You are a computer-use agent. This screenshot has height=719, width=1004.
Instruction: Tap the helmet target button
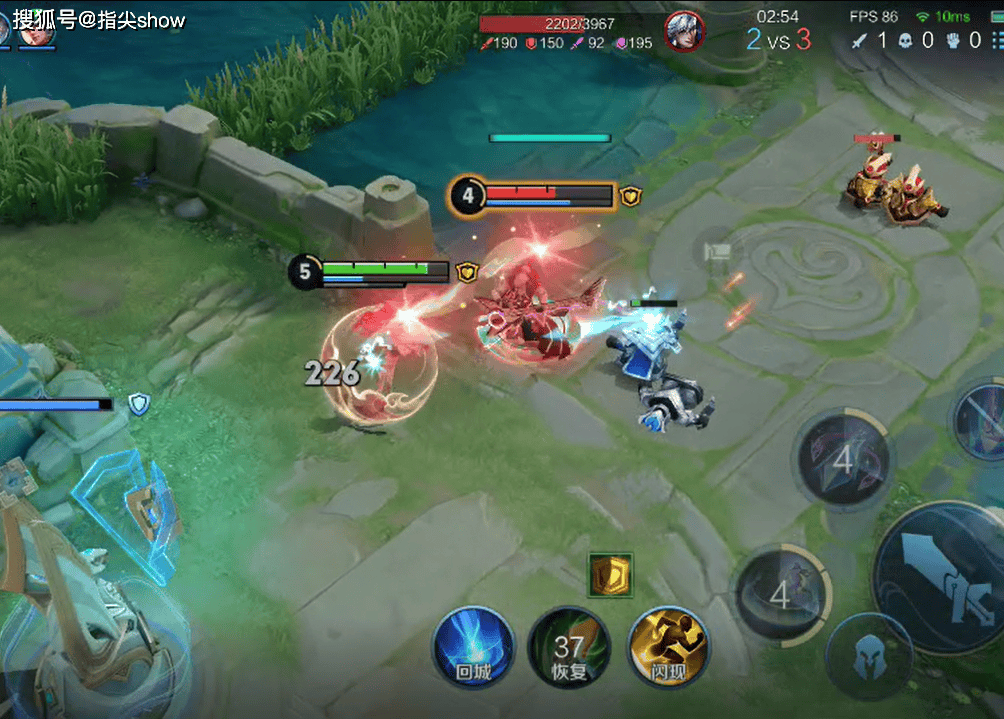(x=869, y=657)
